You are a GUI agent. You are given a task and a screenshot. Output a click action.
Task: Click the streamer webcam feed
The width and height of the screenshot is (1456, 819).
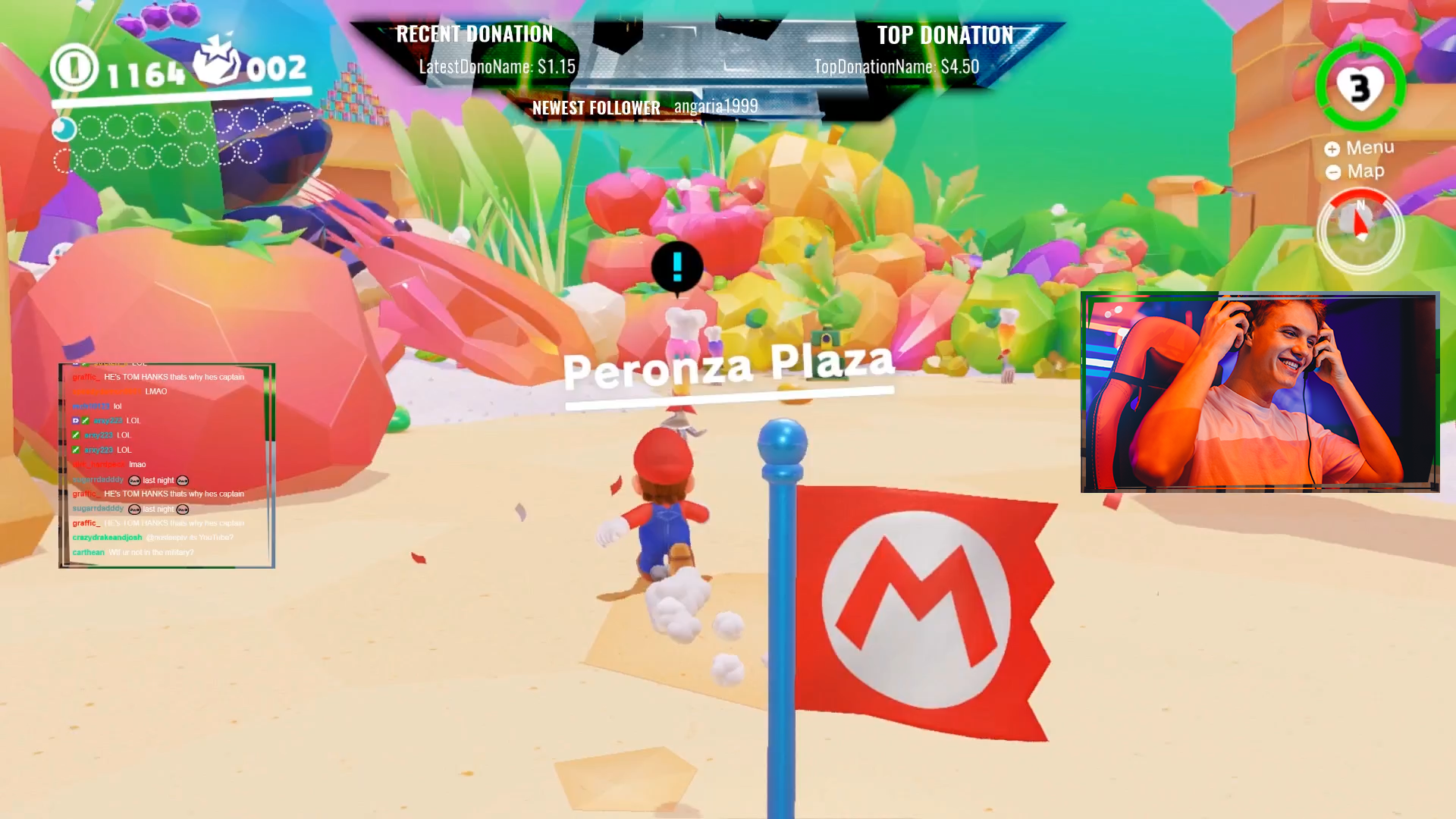(1260, 392)
